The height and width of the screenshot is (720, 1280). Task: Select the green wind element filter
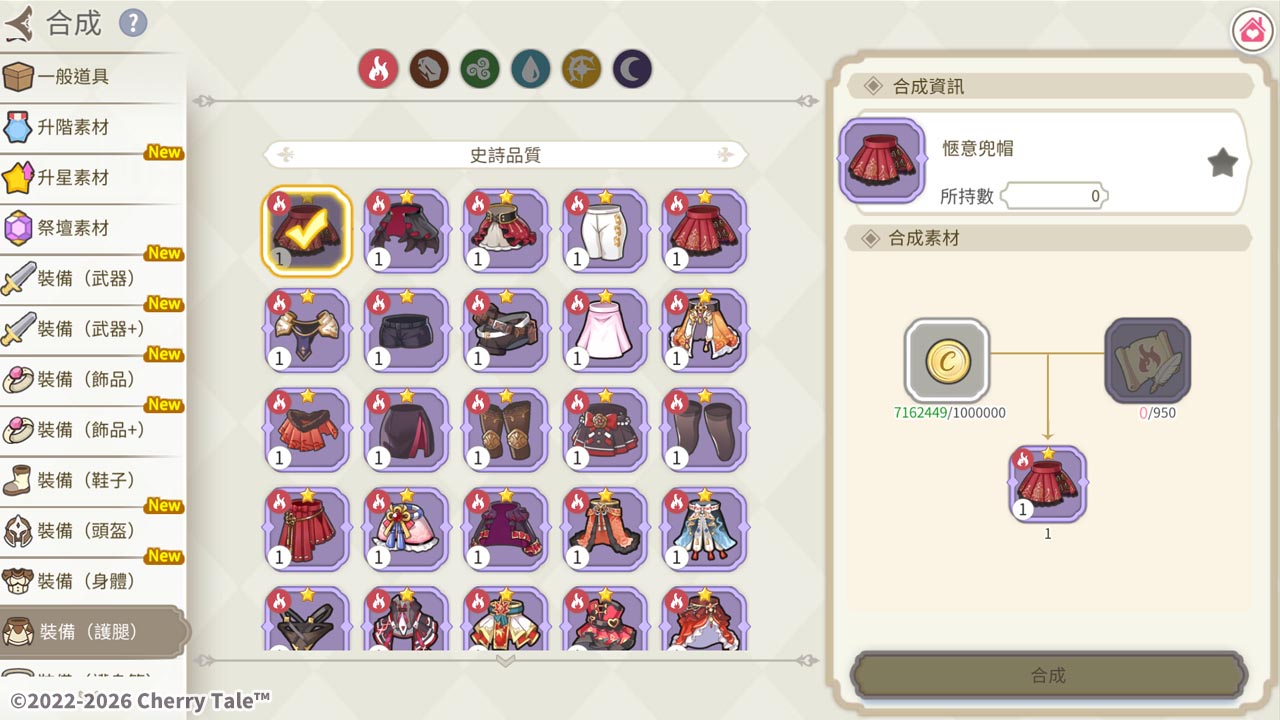pos(479,70)
